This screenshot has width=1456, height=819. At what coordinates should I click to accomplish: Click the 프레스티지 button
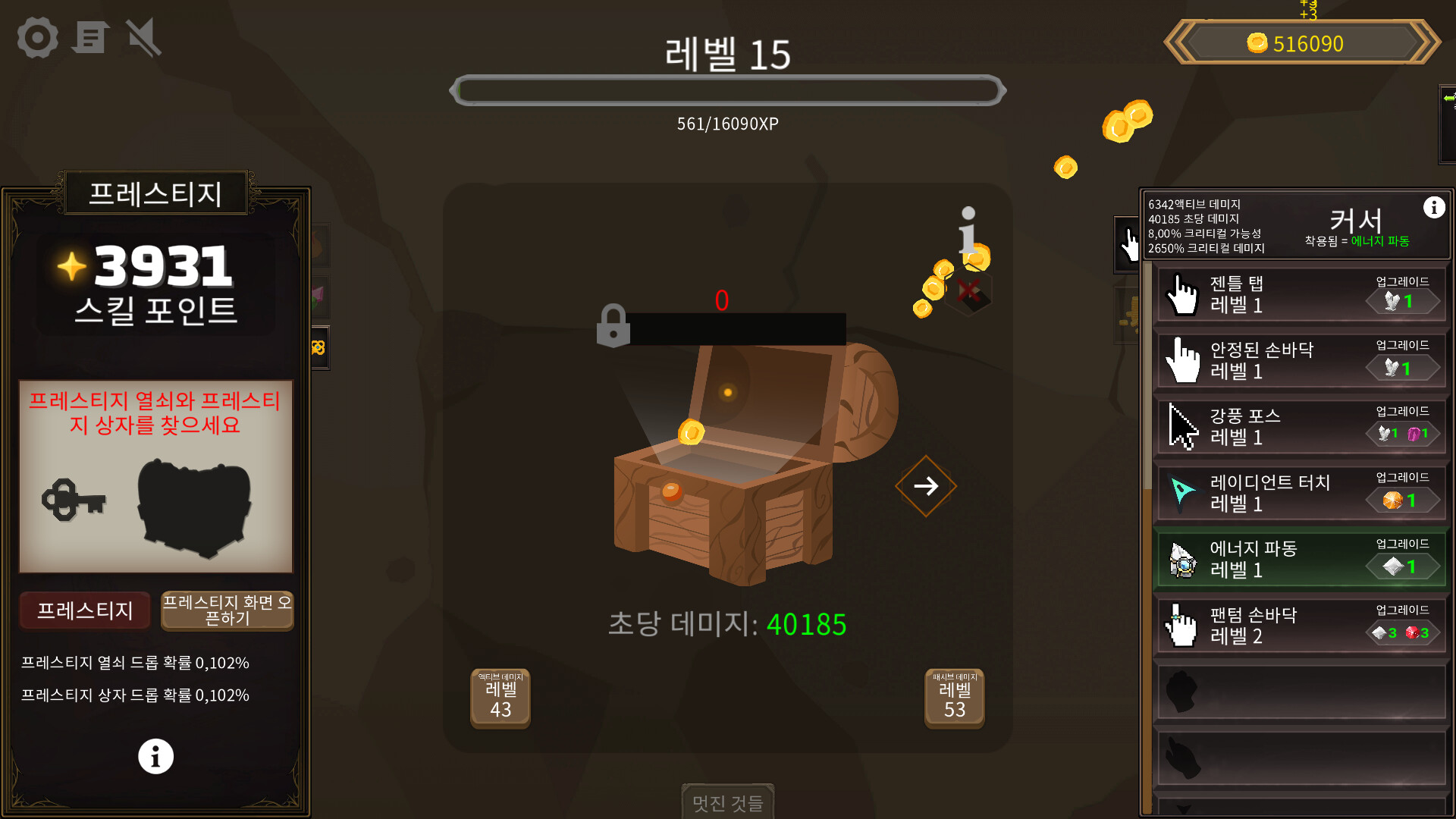(84, 610)
